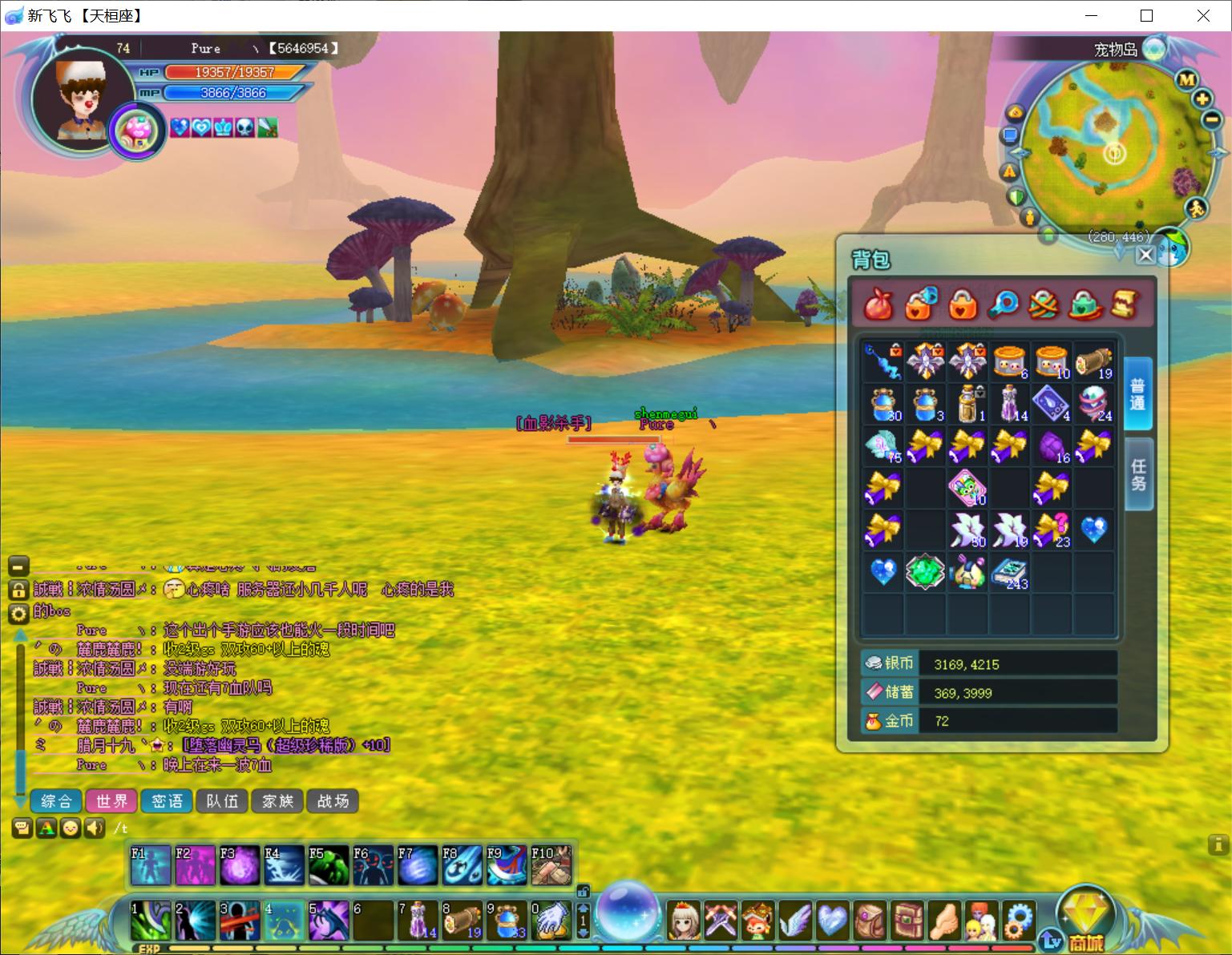Open the 家族 chat tab

point(277,800)
